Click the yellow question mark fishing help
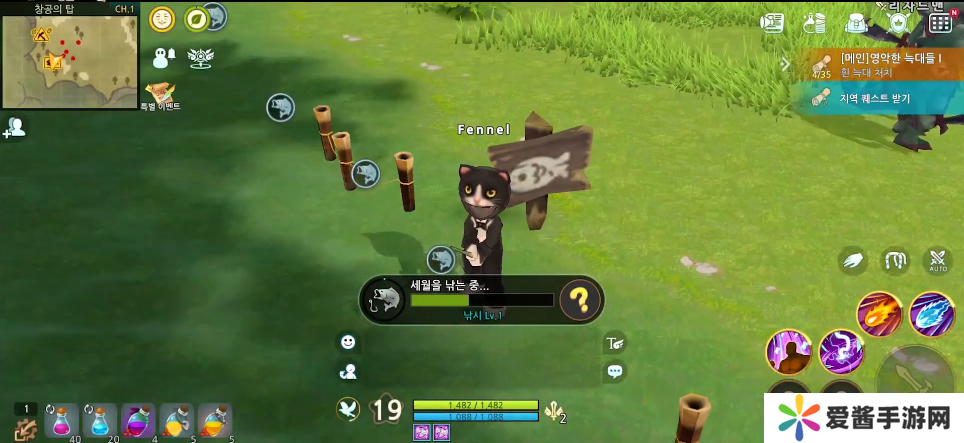The height and width of the screenshot is (443, 964). (580, 298)
